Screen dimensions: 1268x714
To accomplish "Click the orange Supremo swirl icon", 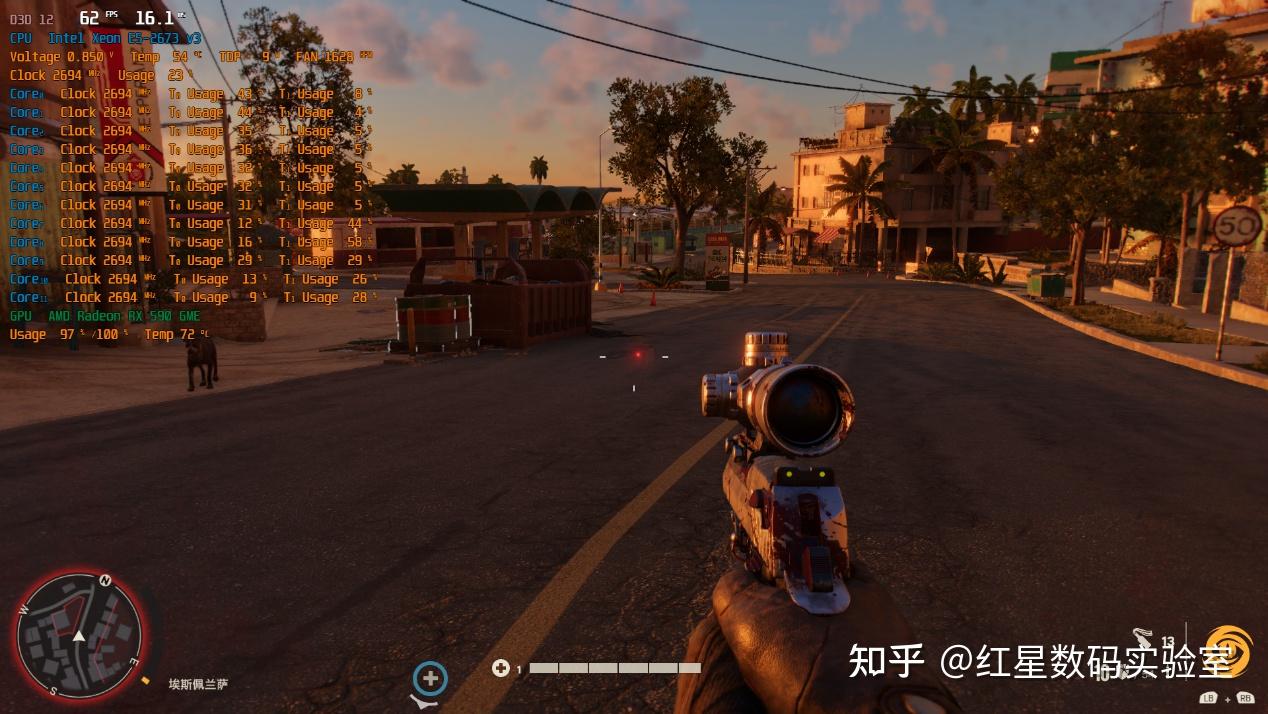I will 1229,650.
